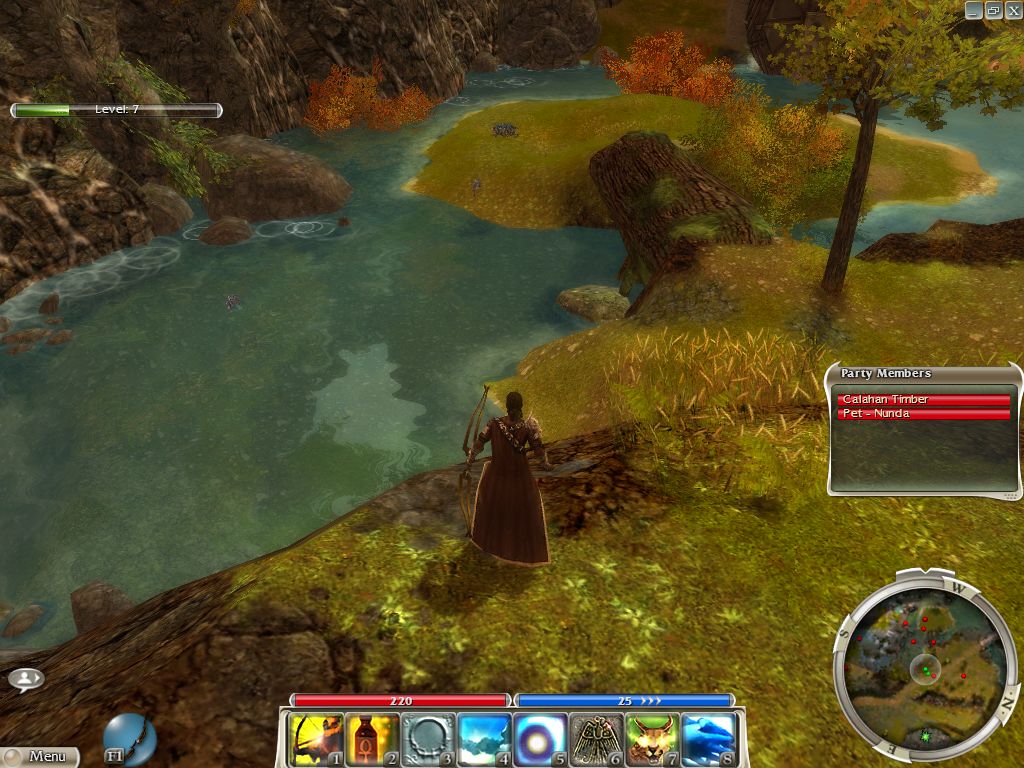Cast the blue hand skill in slot 8
1024x768 pixels.
(709, 739)
